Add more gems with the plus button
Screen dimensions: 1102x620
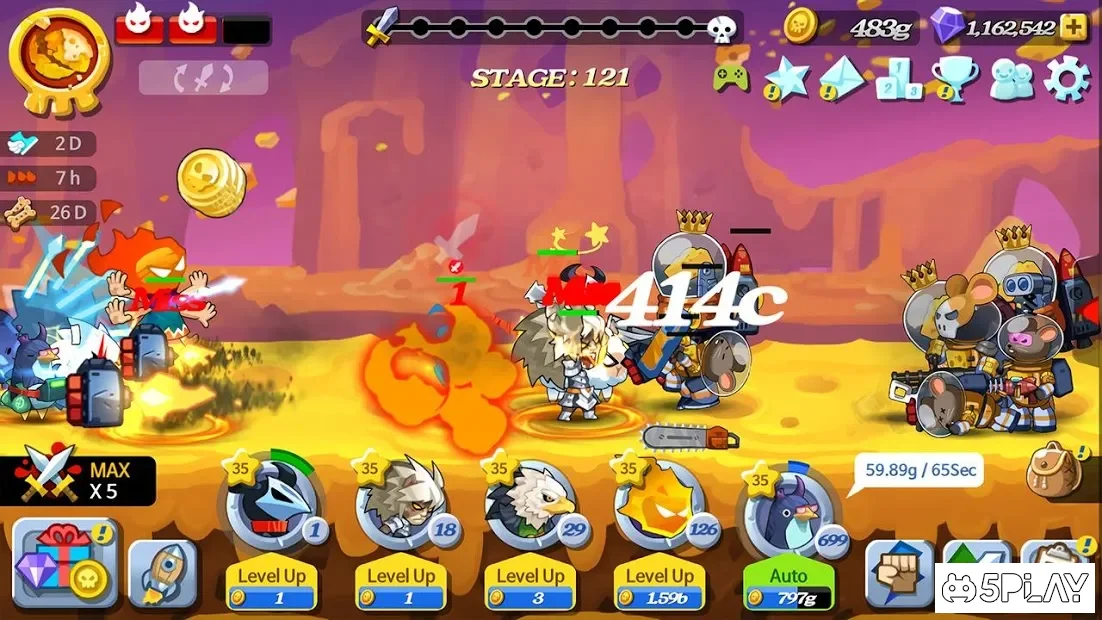point(1073,27)
